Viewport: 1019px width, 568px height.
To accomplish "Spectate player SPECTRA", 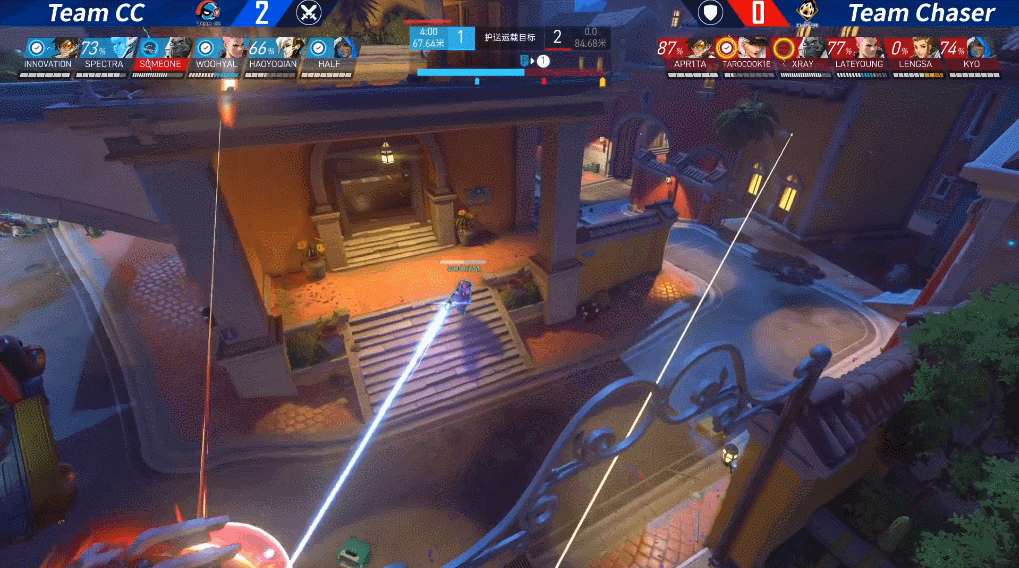I will pos(105,53).
